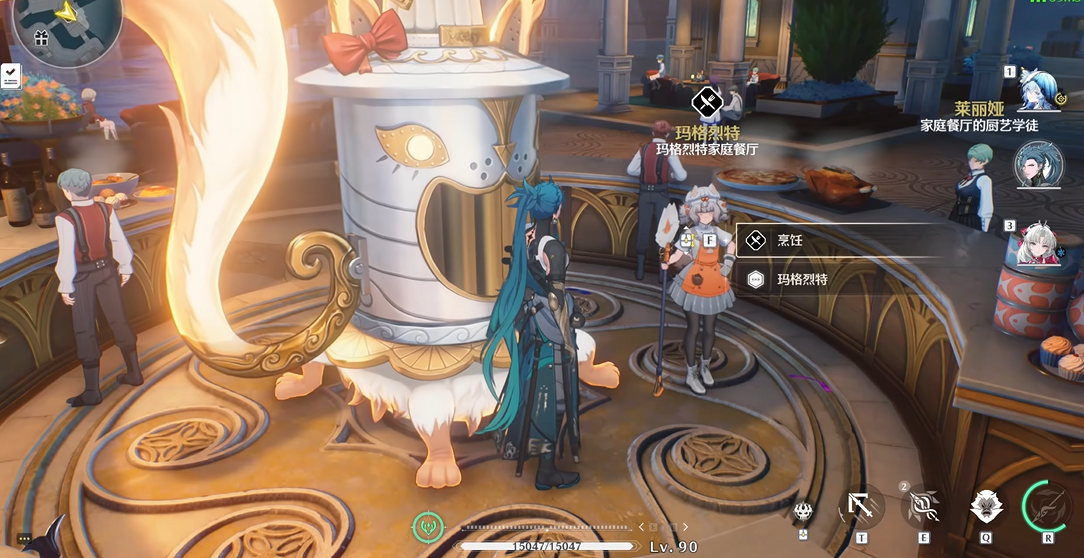Trigger the white beast mask echo skill
1084x558 pixels.
tap(987, 508)
